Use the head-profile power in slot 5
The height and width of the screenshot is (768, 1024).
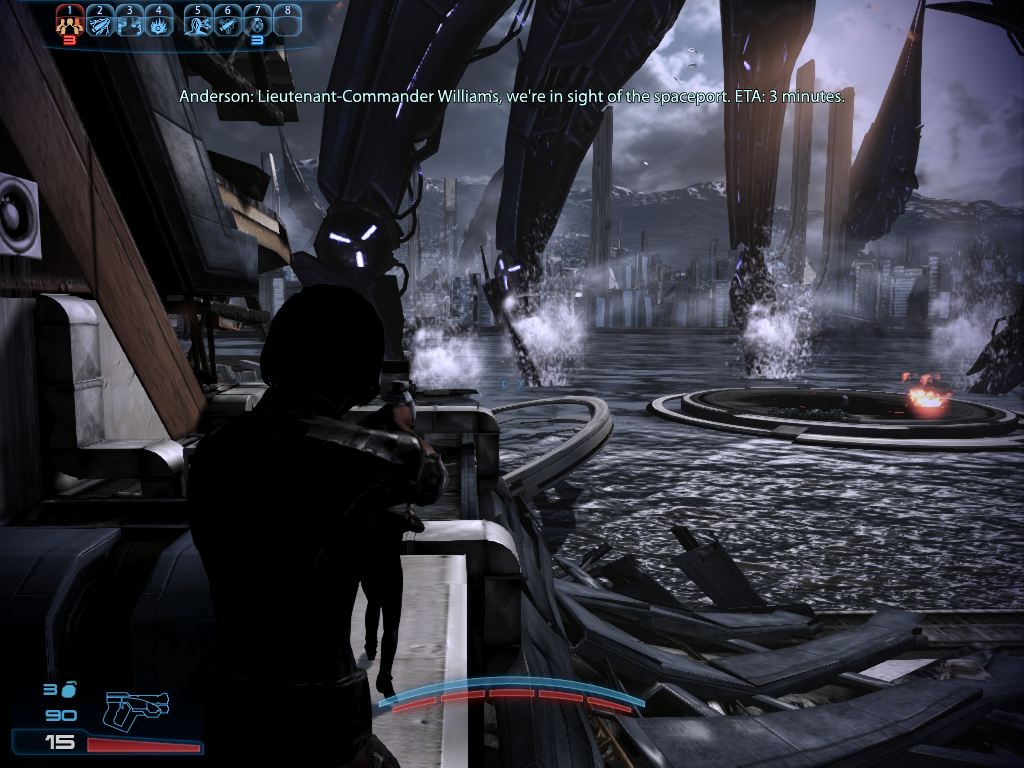[198, 21]
